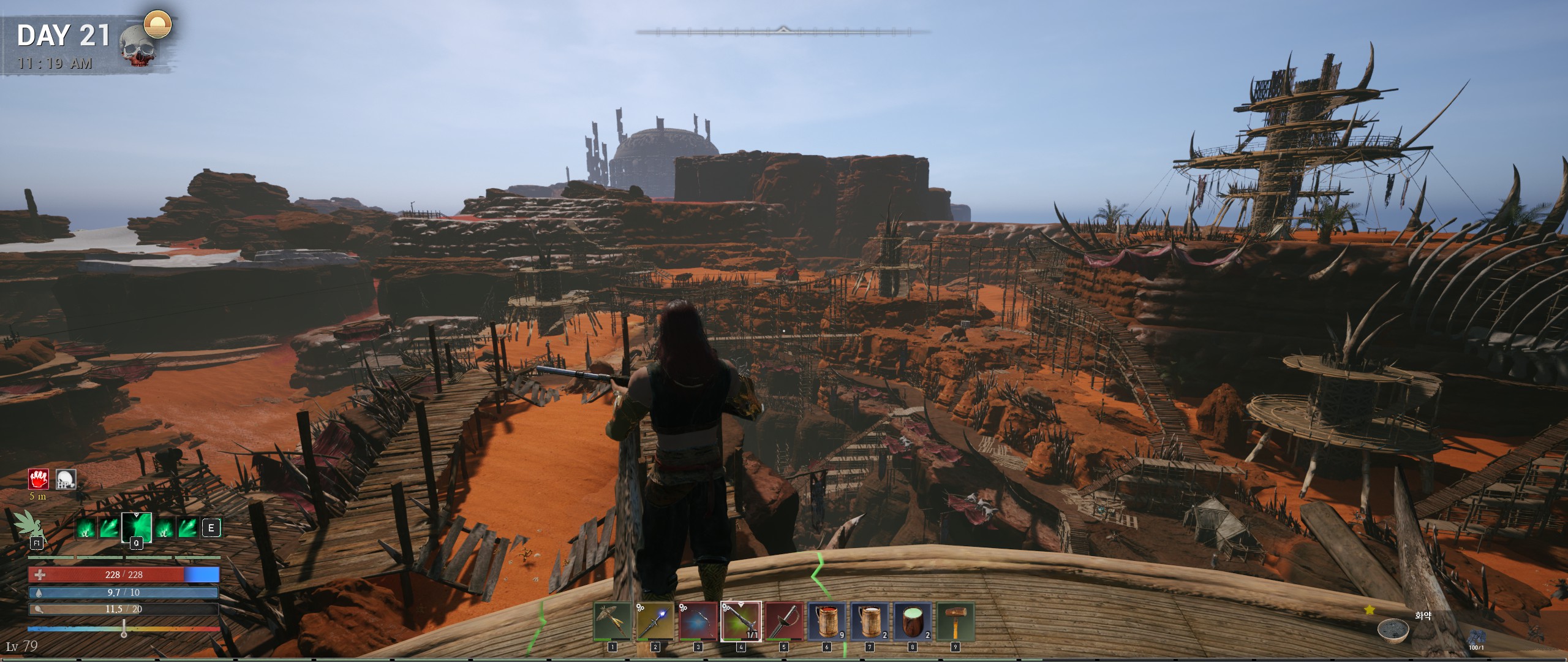Inspect the red hand status effect icon
This screenshot has width=1568, height=662.
pos(39,479)
